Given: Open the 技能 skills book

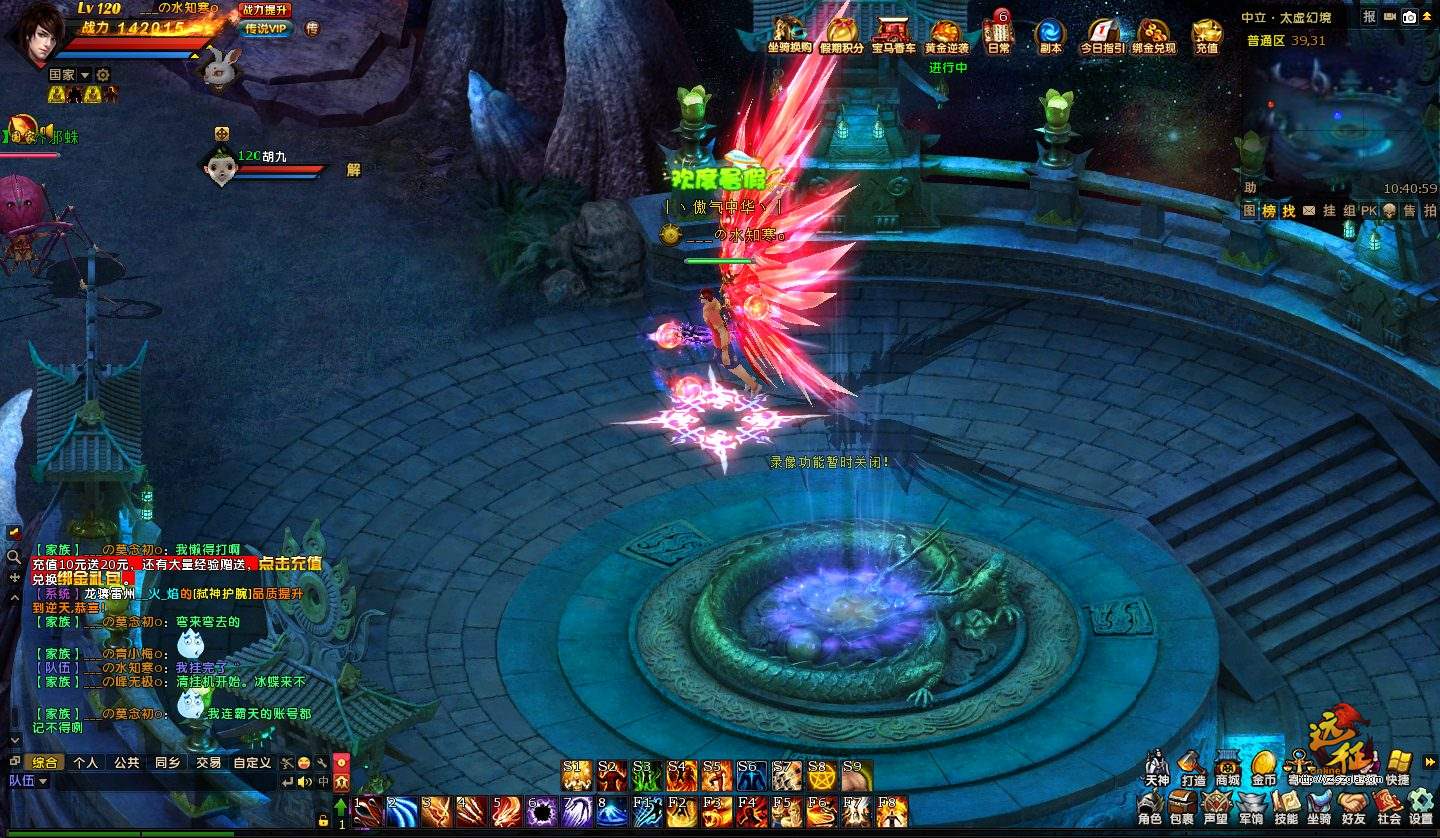Looking at the screenshot, I should pyautogui.click(x=1285, y=806).
